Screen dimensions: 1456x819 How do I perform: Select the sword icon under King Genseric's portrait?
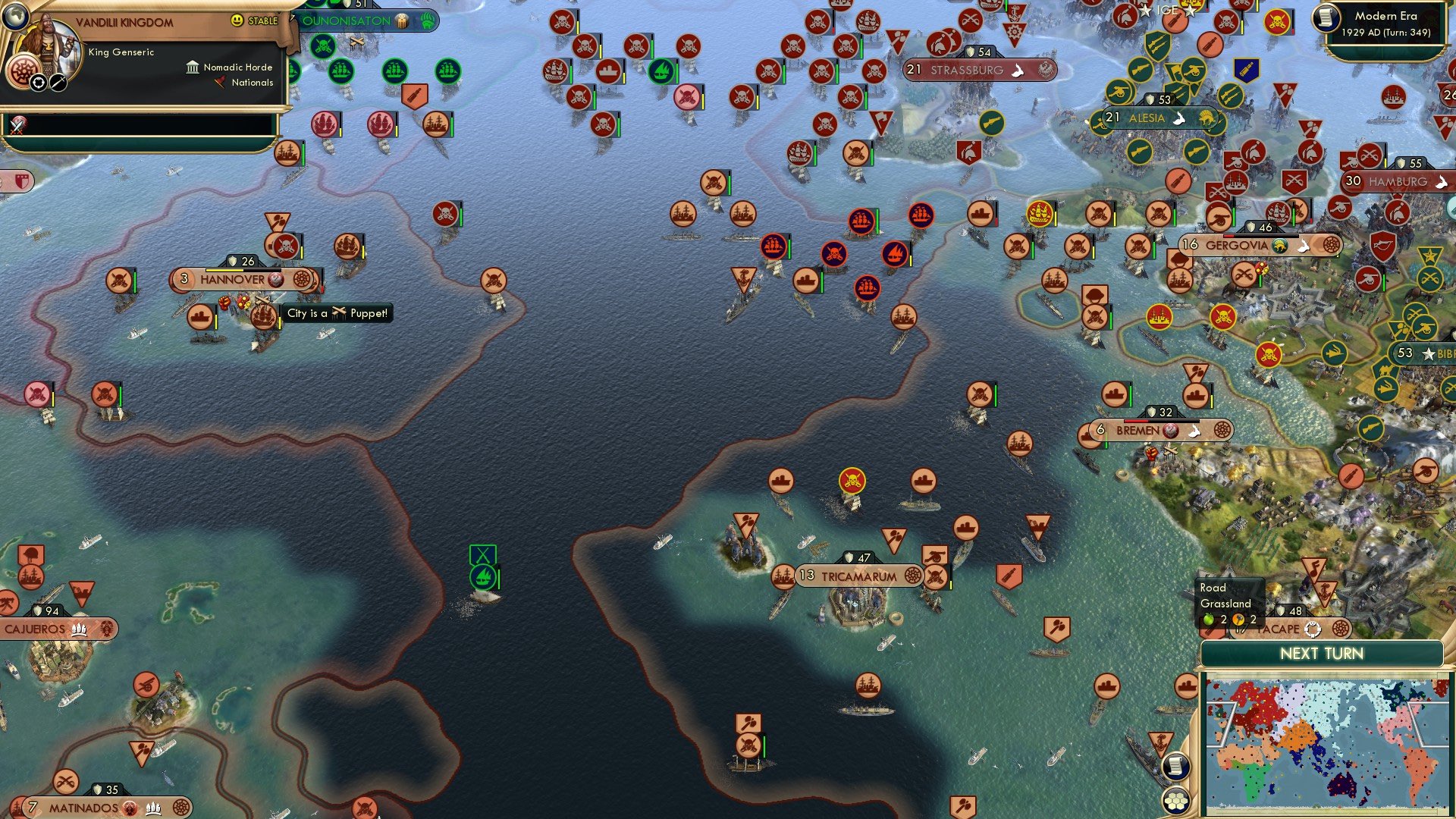point(58,83)
